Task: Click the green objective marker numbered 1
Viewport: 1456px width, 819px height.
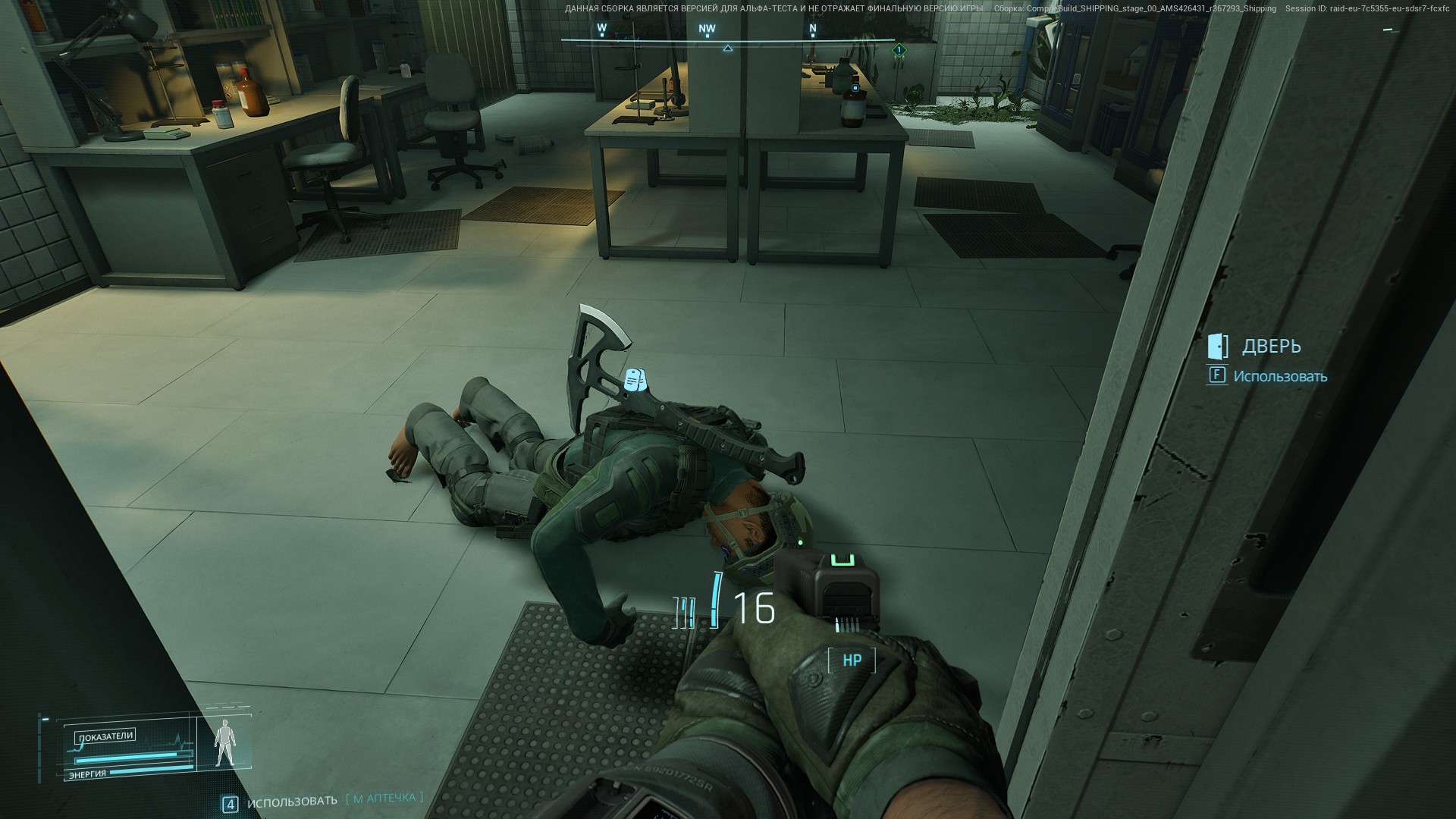Action: pyautogui.click(x=899, y=50)
